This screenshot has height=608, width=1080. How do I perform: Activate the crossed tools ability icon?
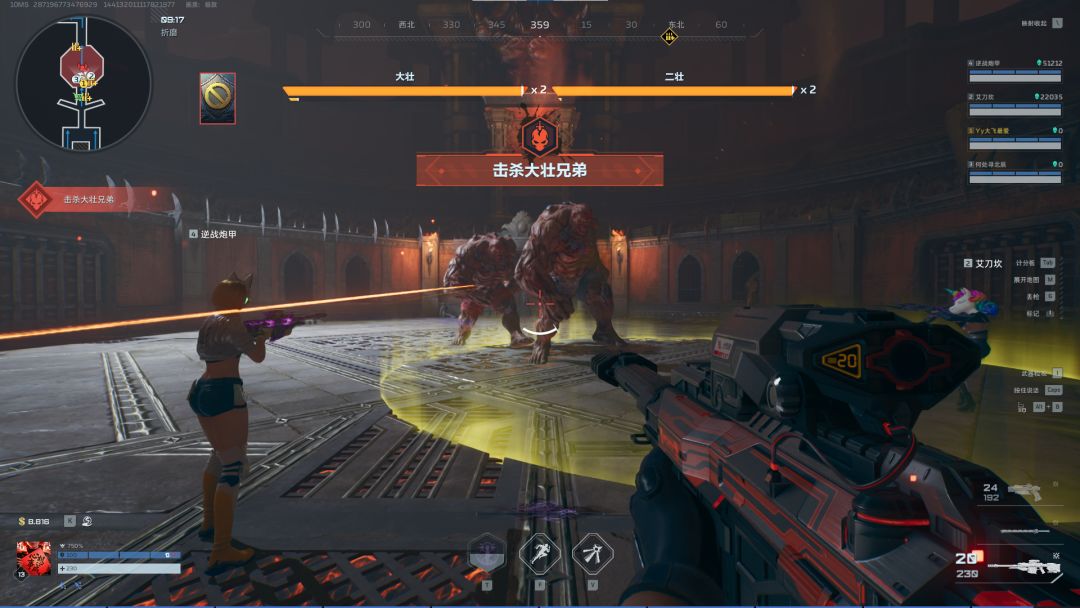[x=592, y=553]
